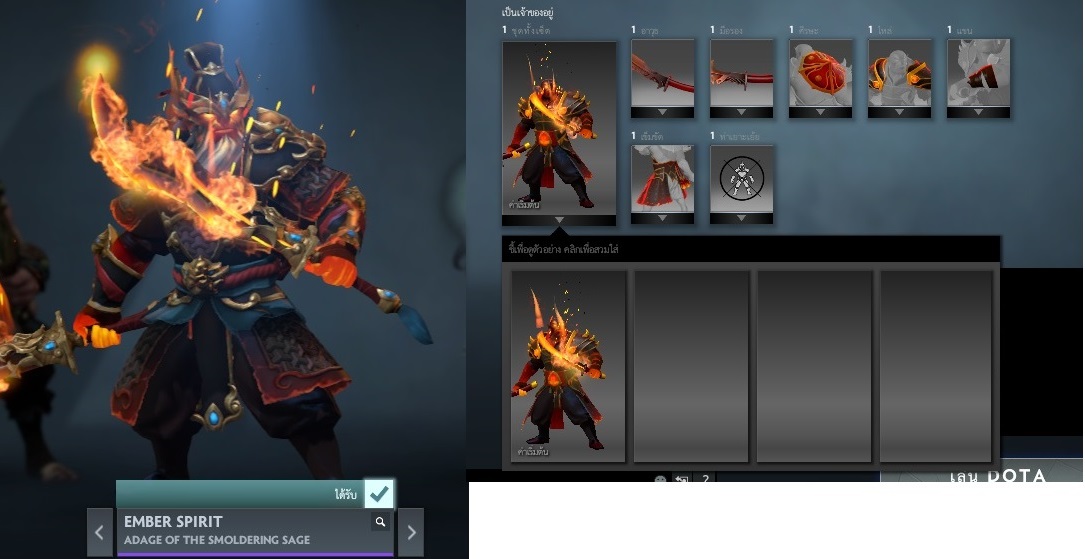The height and width of the screenshot is (559, 1085).
Task: Toggle the received checkmark box
Action: pyautogui.click(x=379, y=494)
